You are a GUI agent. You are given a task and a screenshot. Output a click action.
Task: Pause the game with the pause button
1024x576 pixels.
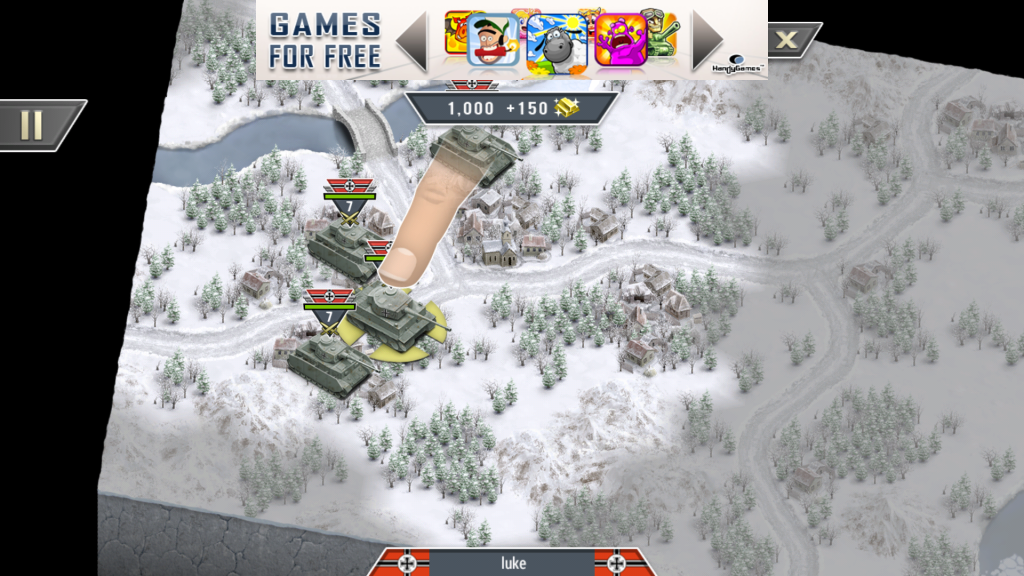pyautogui.click(x=33, y=124)
